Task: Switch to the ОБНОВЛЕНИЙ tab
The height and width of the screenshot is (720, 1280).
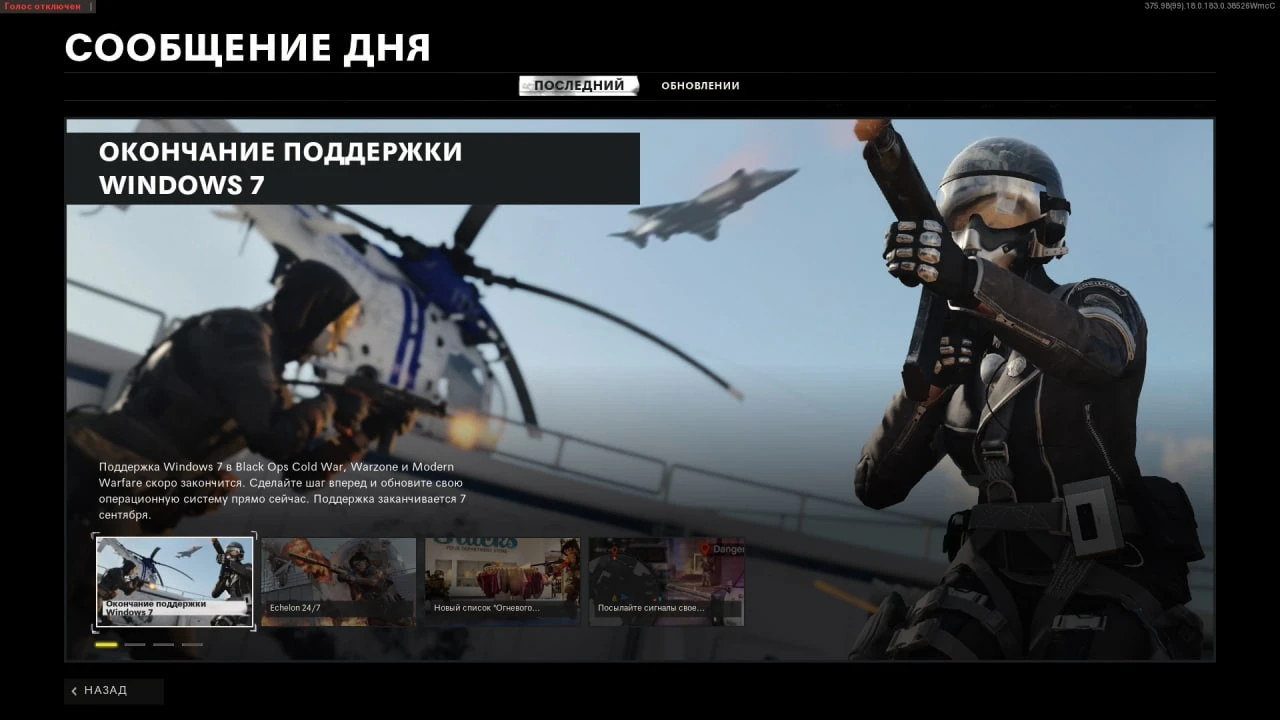Action: coord(699,85)
